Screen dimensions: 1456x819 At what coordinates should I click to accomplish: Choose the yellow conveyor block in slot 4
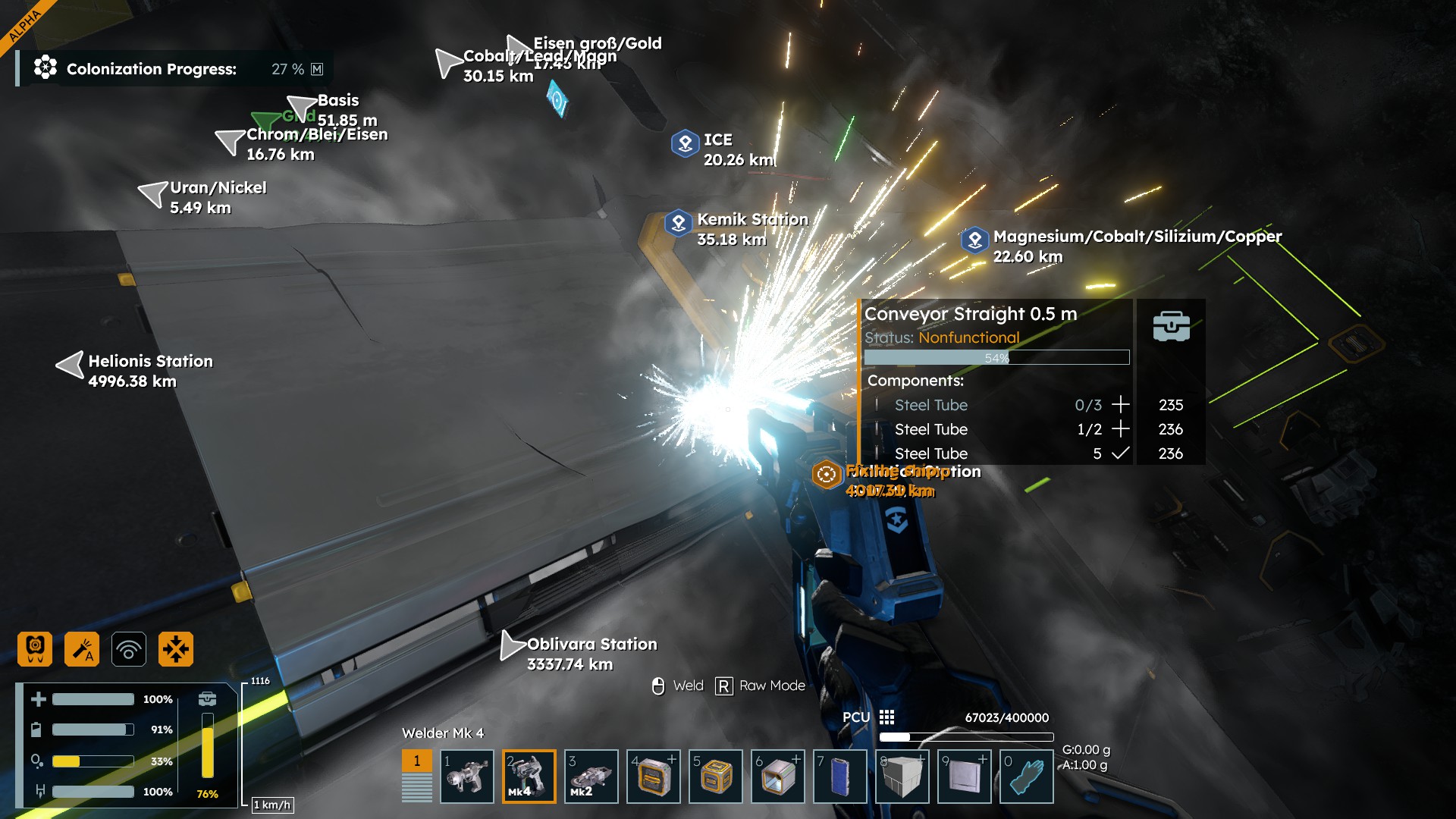(x=654, y=776)
